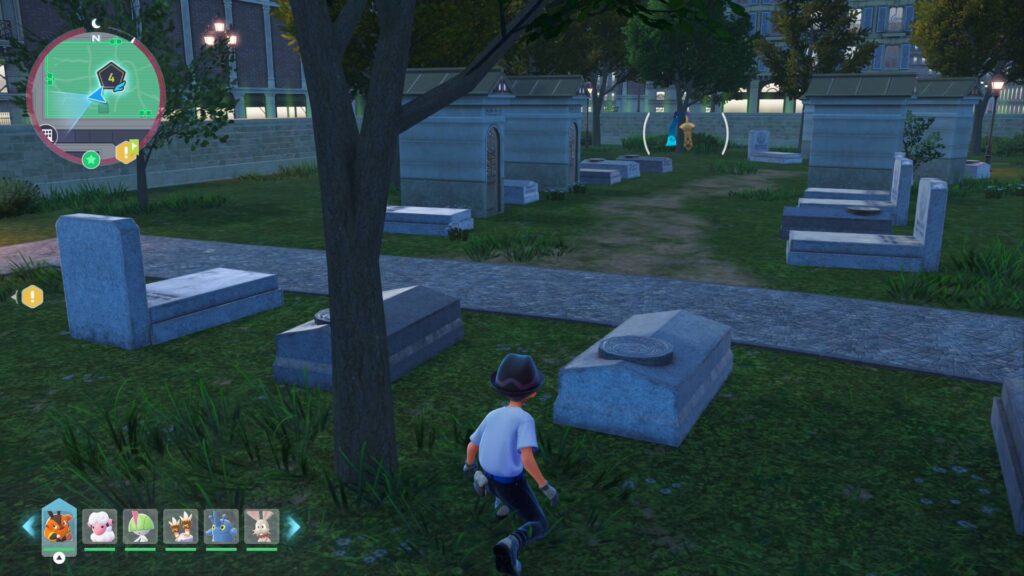Screen dimensions: 1024x576
Task: Select the exclamation marker with green flag on minimap
Action: pos(126,152)
